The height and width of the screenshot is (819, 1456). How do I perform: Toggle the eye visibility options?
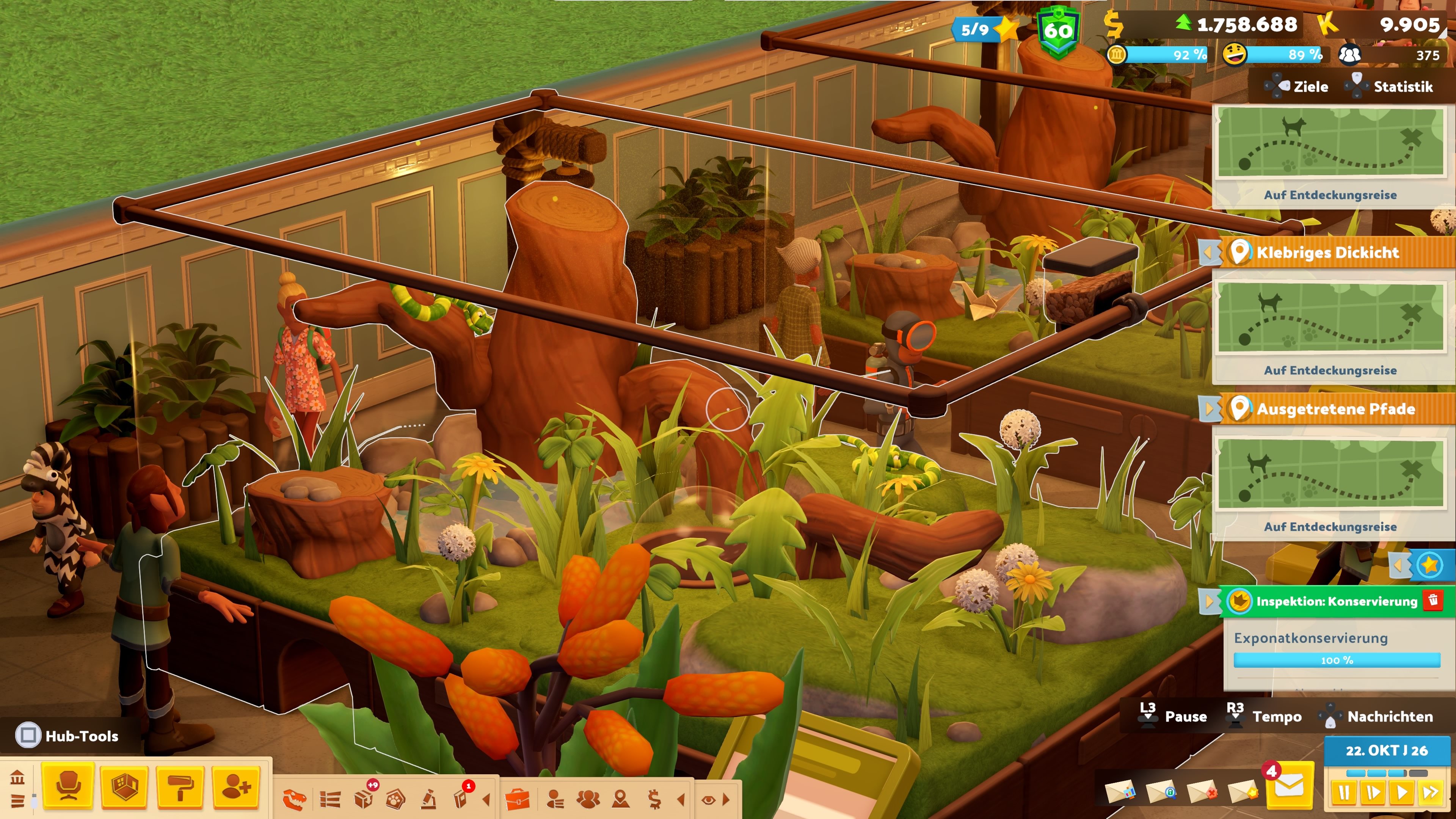click(x=708, y=799)
